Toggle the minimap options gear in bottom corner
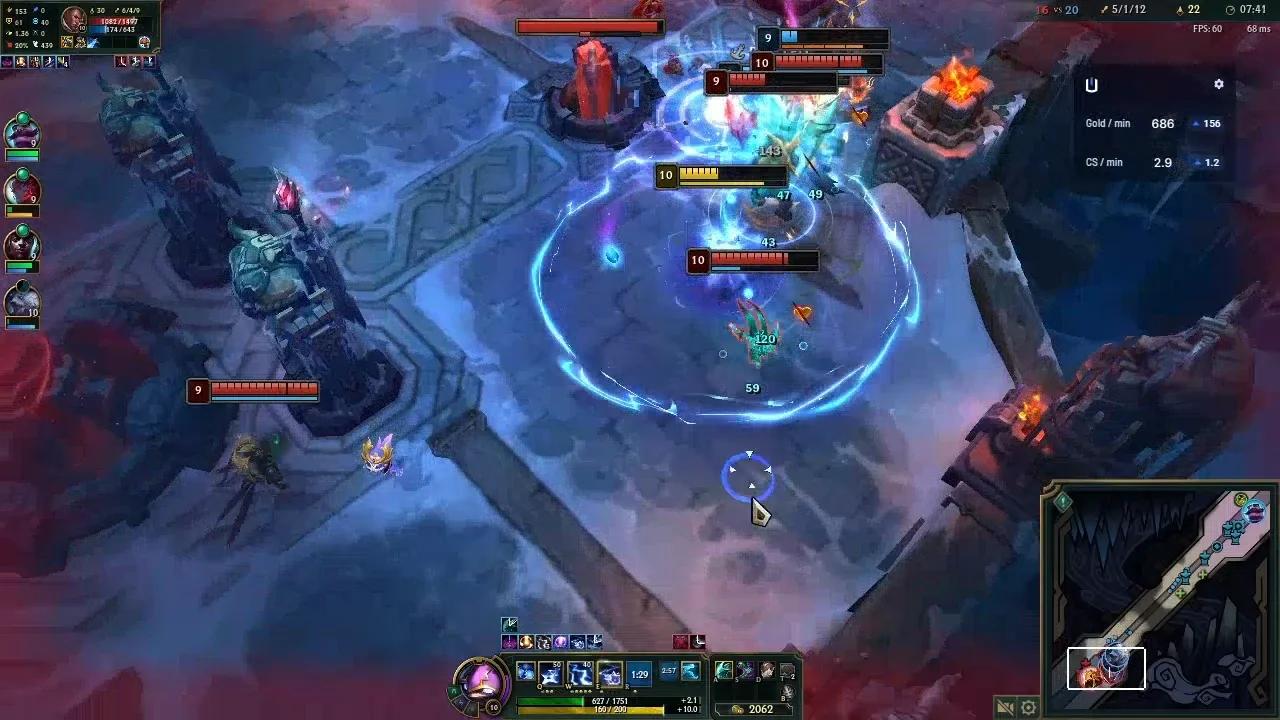 pos(1029,707)
